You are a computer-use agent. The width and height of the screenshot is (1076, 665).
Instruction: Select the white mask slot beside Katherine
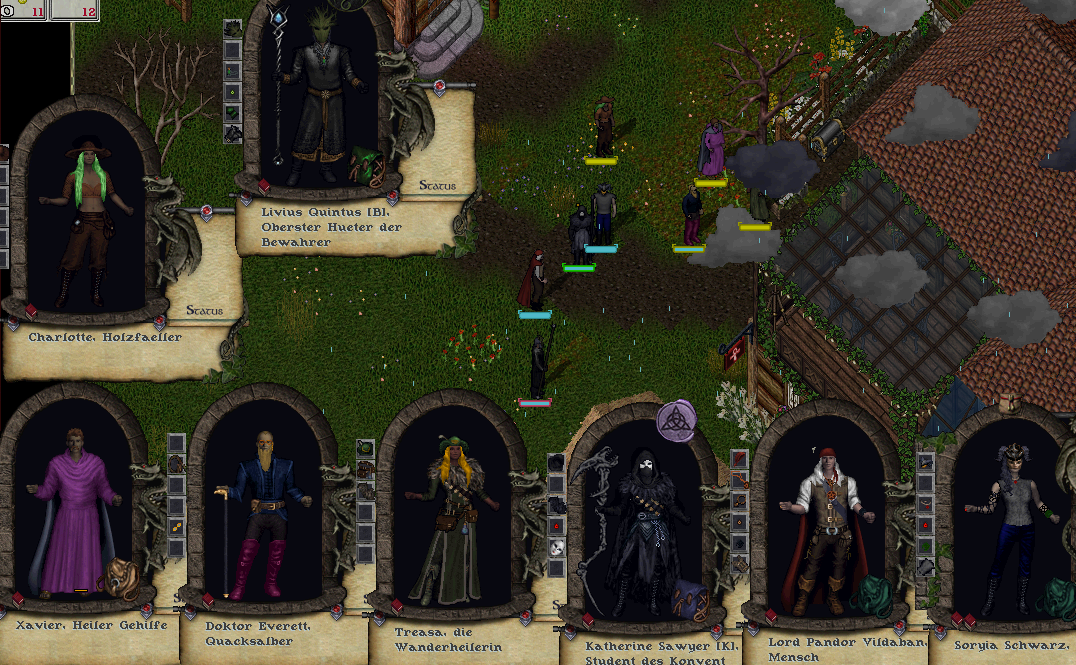[x=557, y=547]
